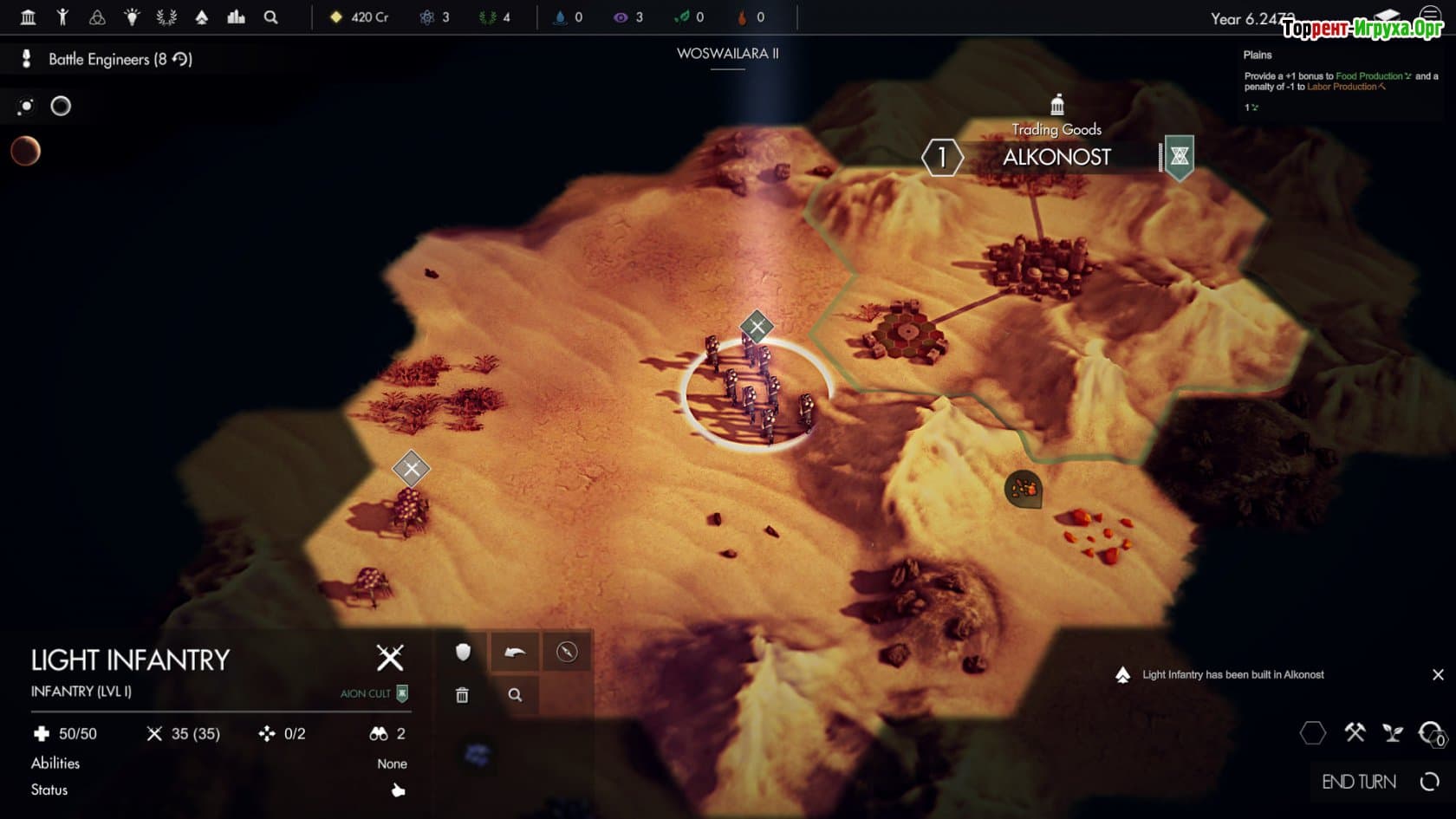Open the pillared building icon in top bar
This screenshot has height=819, width=1456.
pyautogui.click(x=28, y=16)
